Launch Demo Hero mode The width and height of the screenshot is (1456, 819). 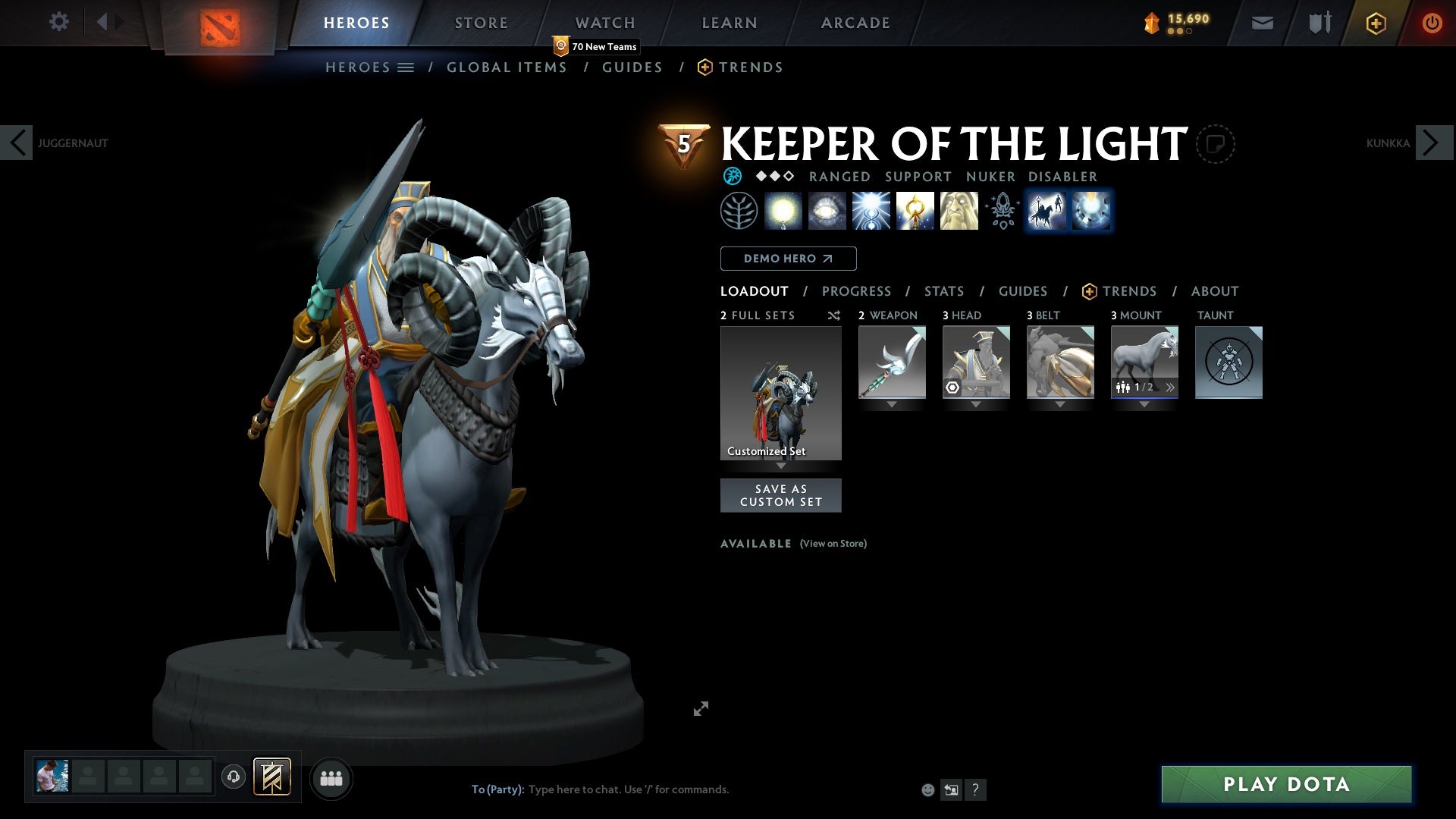788,259
